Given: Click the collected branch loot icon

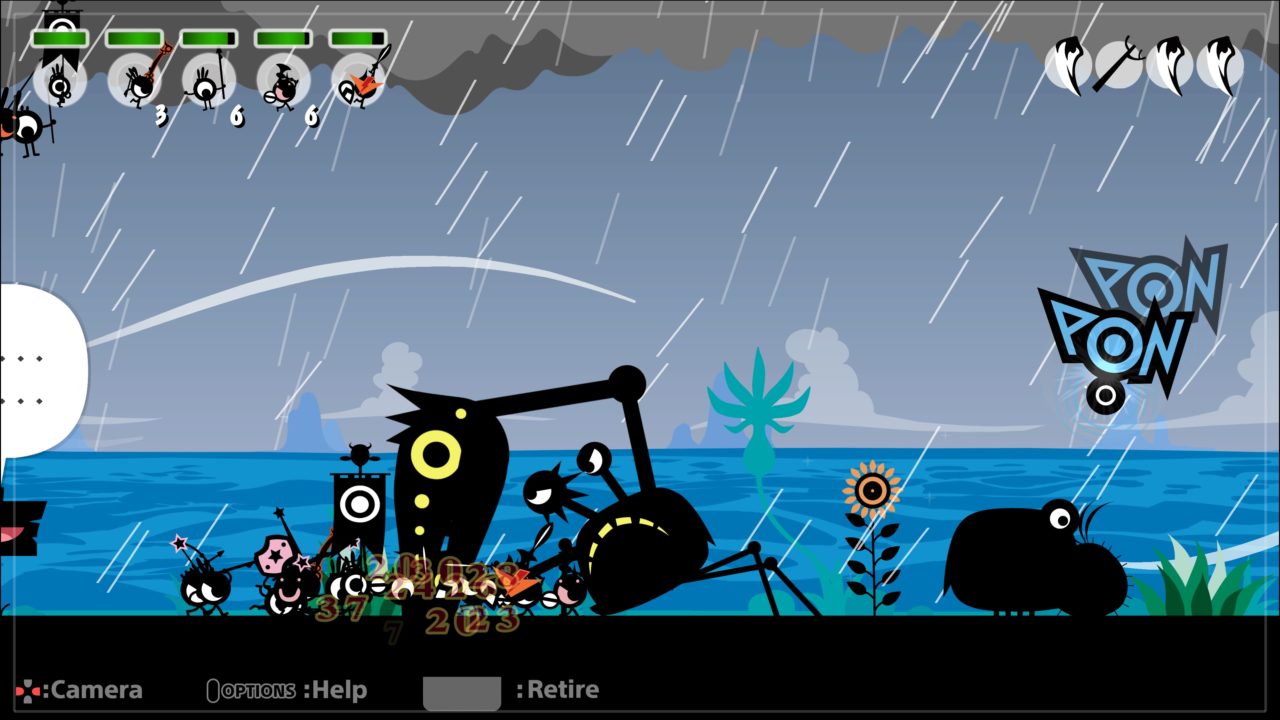Looking at the screenshot, I should 1118,66.
